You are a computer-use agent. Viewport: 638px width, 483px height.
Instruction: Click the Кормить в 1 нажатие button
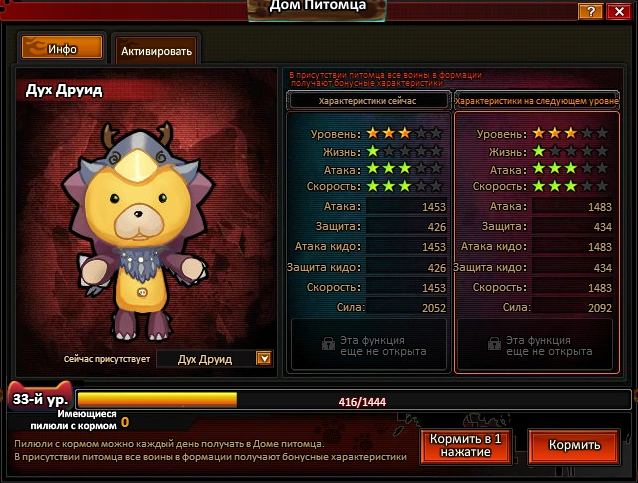tap(466, 446)
